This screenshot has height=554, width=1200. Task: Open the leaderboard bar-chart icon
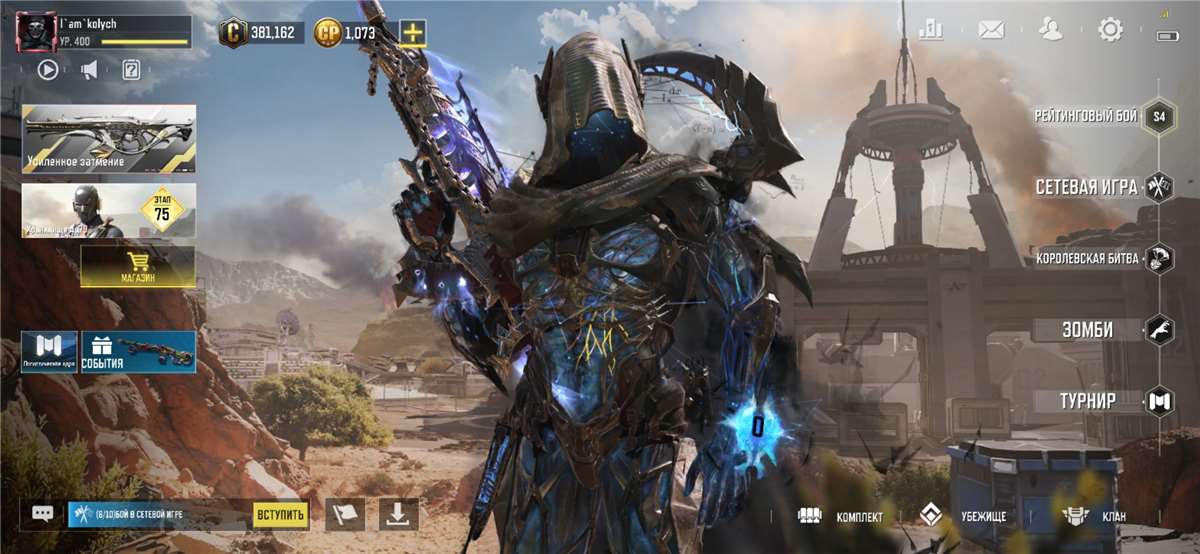coord(931,29)
